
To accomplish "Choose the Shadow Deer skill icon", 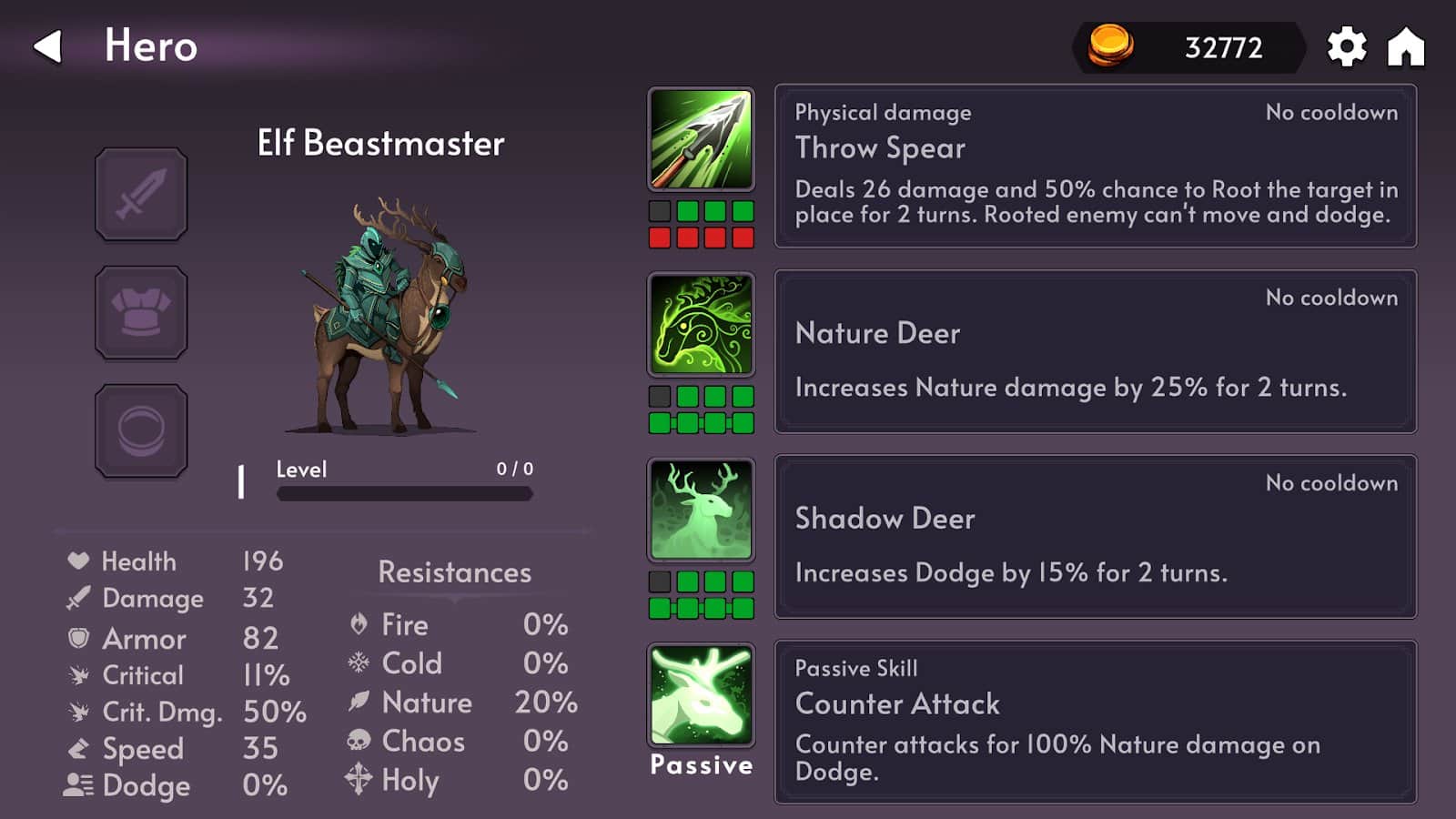I will point(701,510).
